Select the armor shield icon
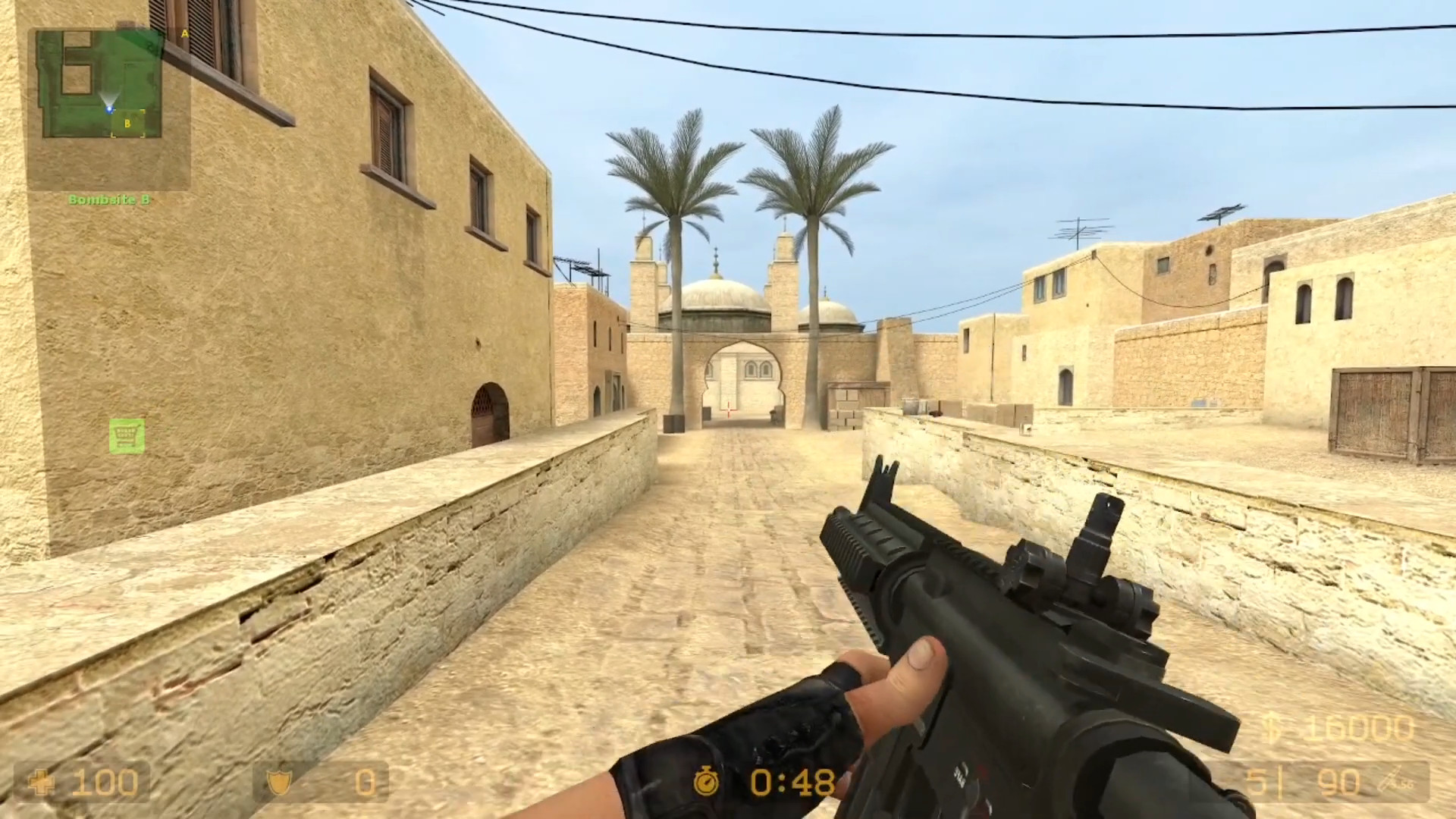 click(x=279, y=783)
